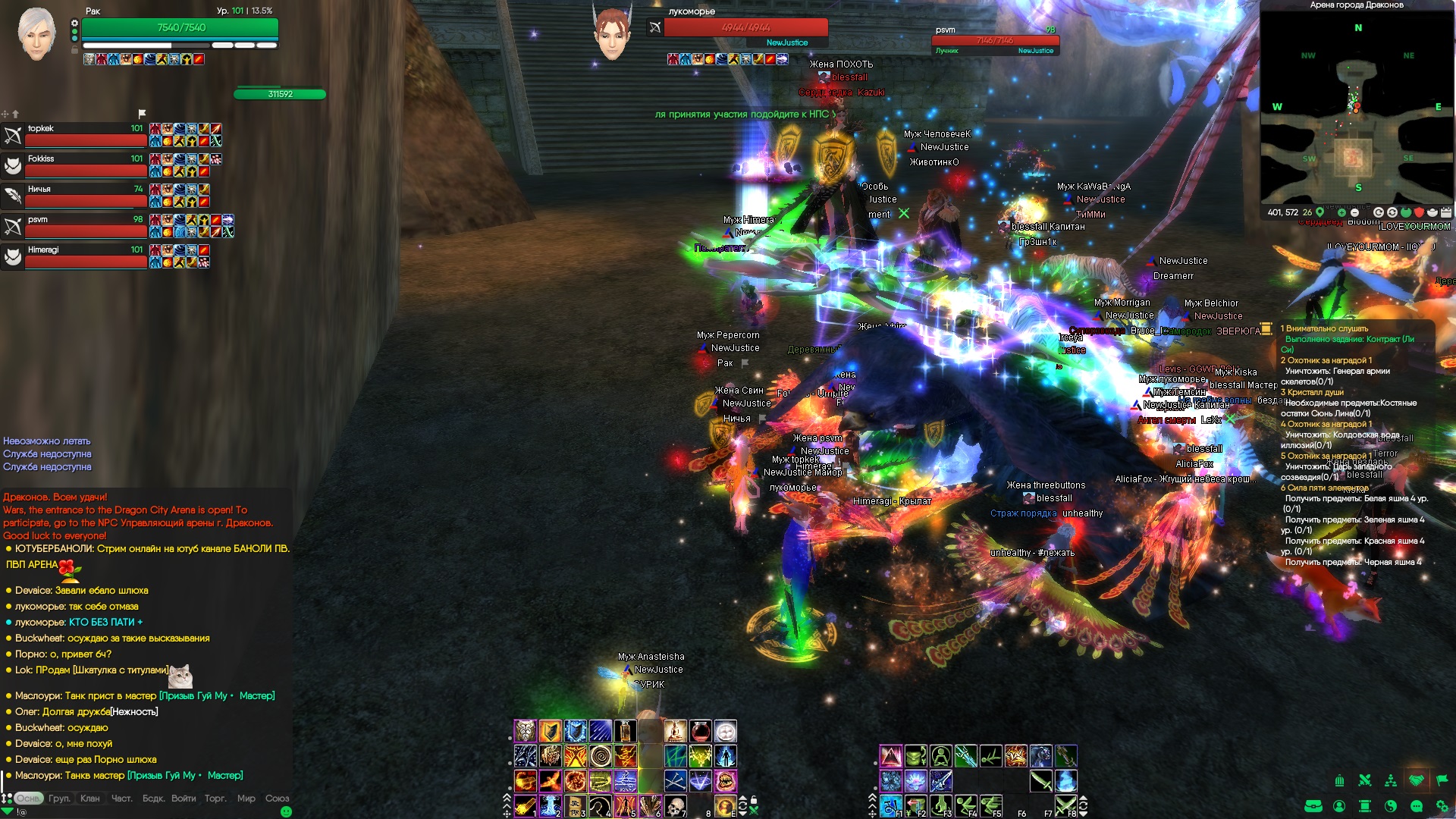Select the Торг. trade chat tab

[215, 799]
